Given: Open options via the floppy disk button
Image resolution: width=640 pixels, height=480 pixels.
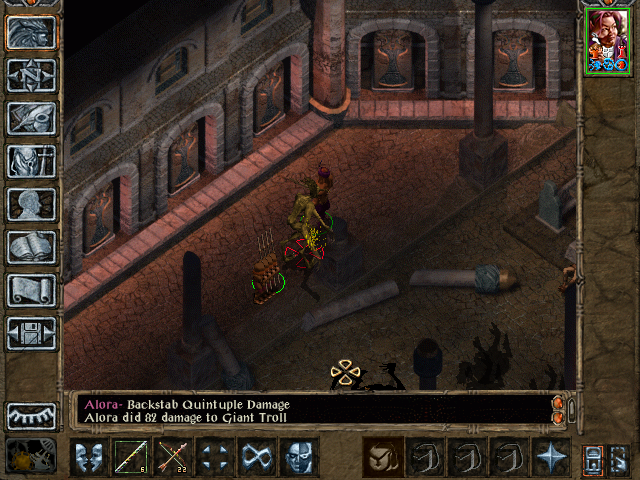Looking at the screenshot, I should pos(31,333).
